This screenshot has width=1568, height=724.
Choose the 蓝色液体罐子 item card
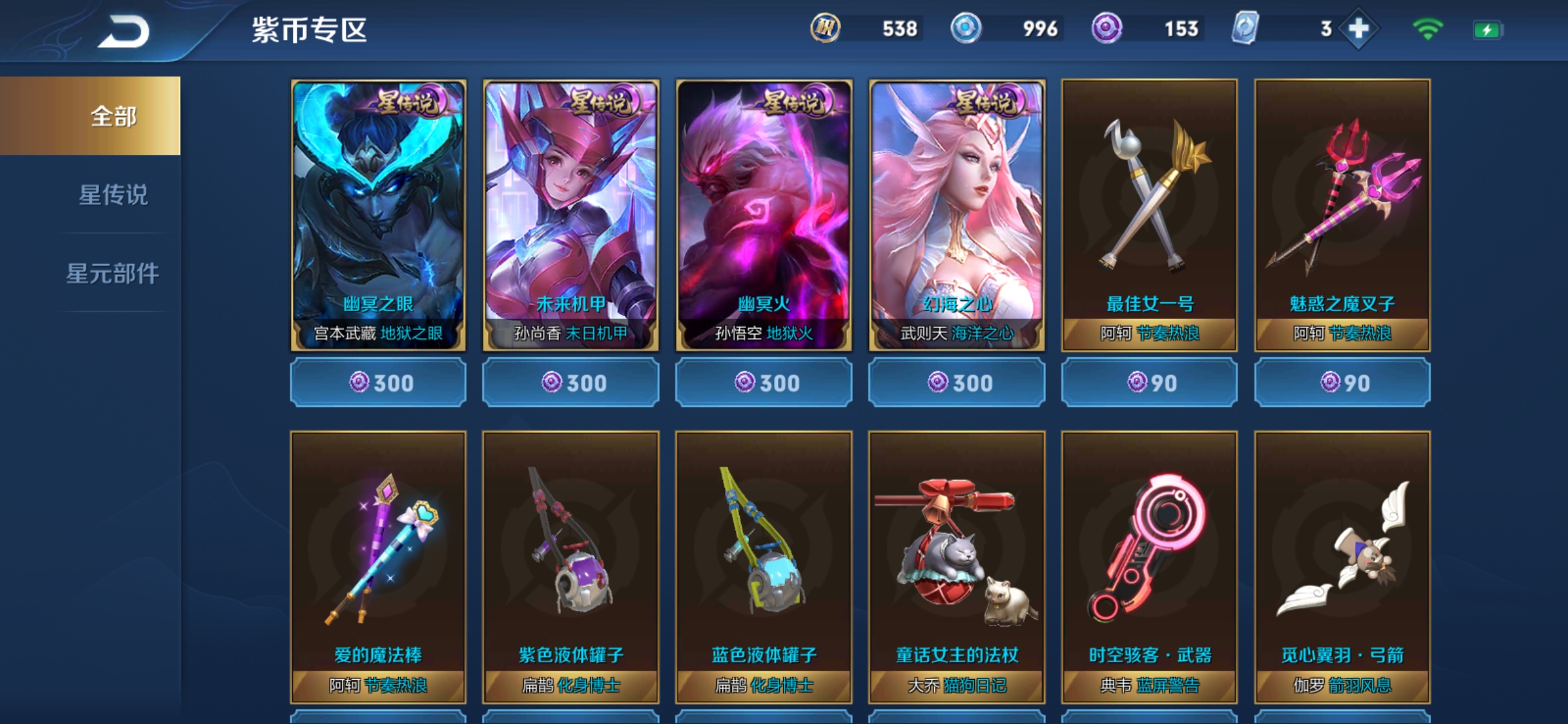pos(764,566)
